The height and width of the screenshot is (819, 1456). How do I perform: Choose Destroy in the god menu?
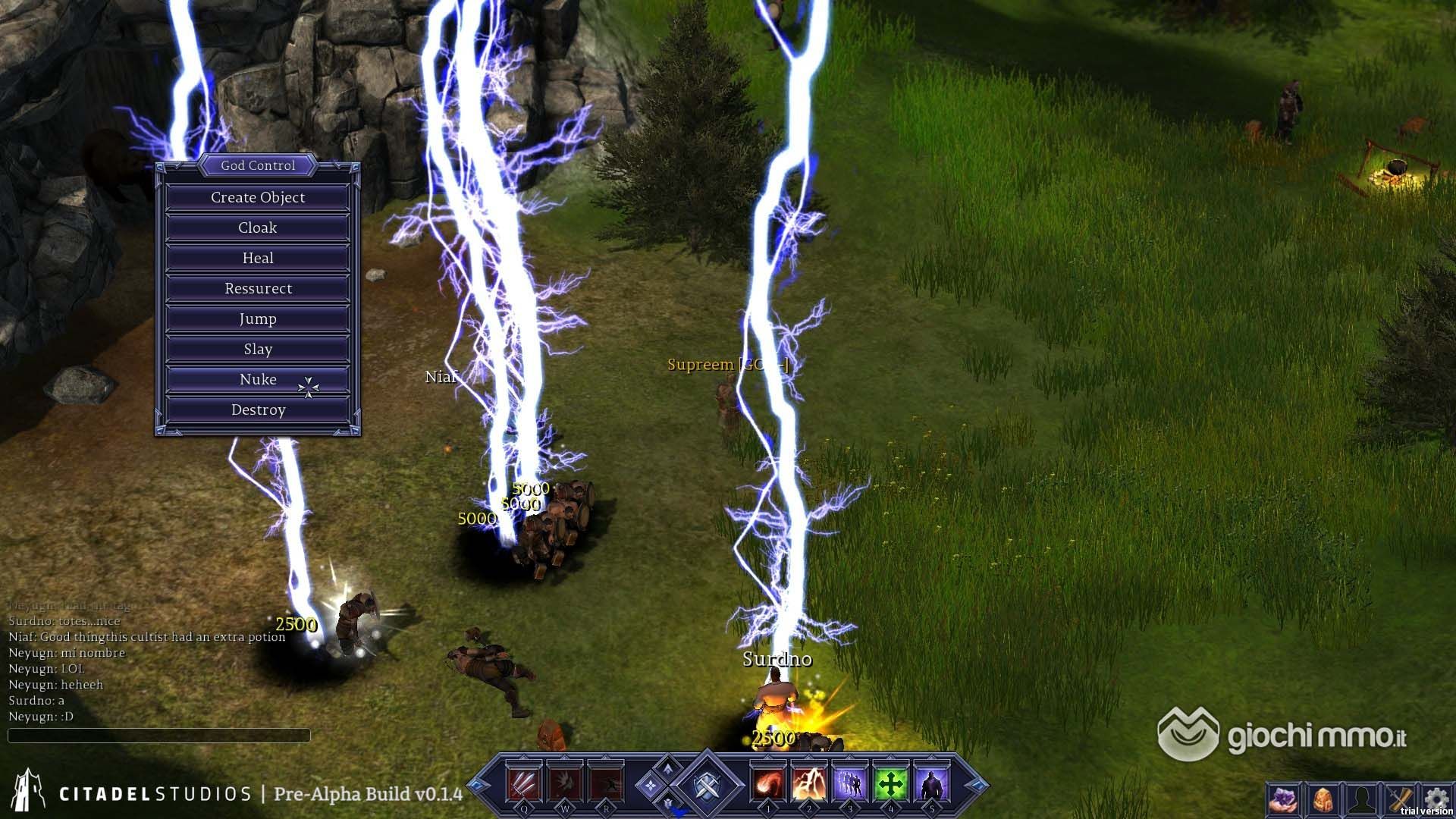pos(258,409)
